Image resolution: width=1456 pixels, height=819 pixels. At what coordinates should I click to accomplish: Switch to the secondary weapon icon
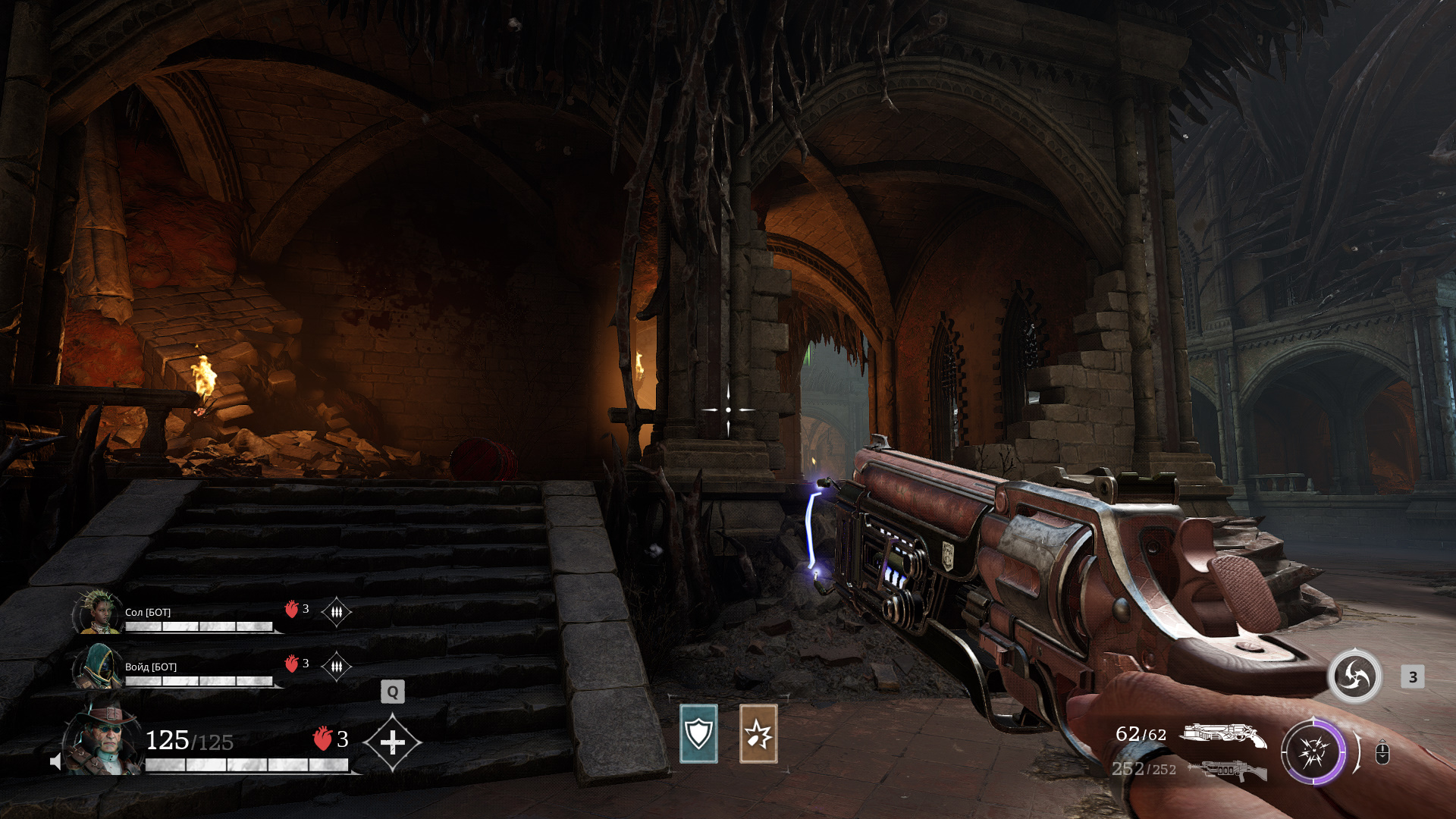(x=1227, y=770)
